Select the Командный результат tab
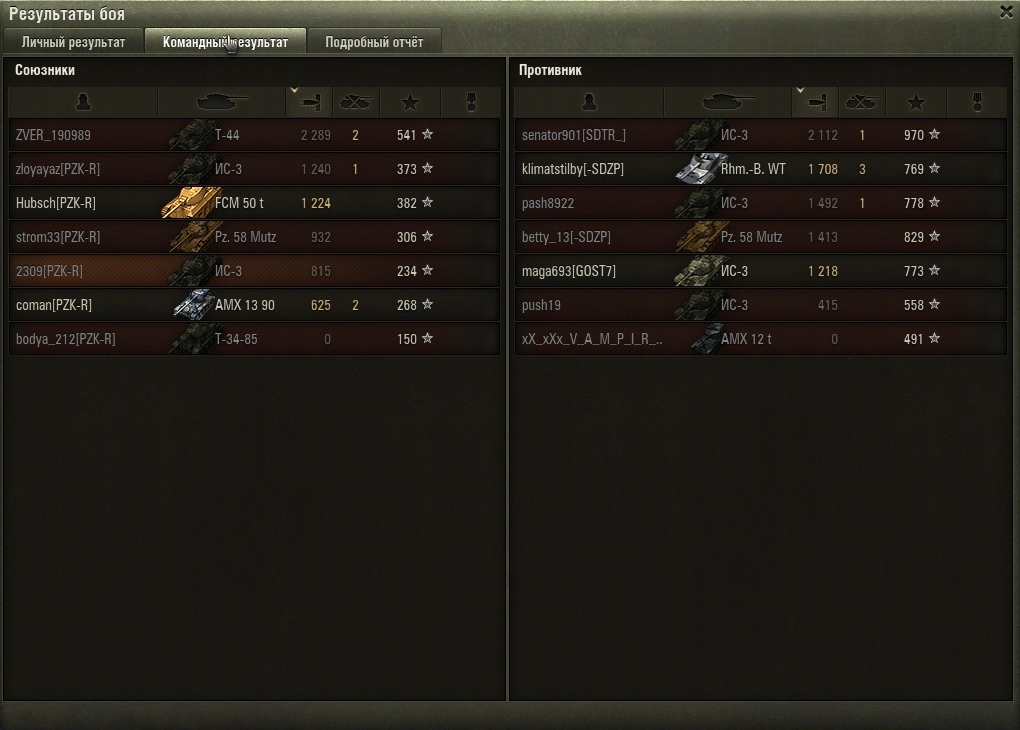 (x=225, y=42)
